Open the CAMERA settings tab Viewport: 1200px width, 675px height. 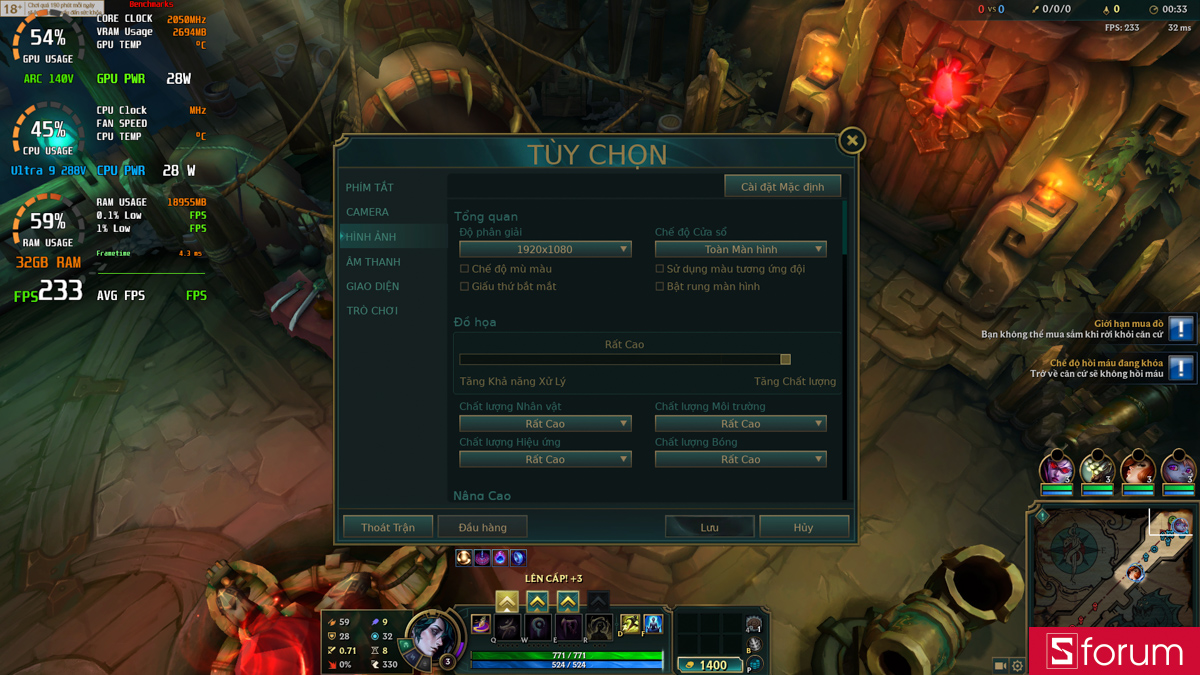pos(367,212)
